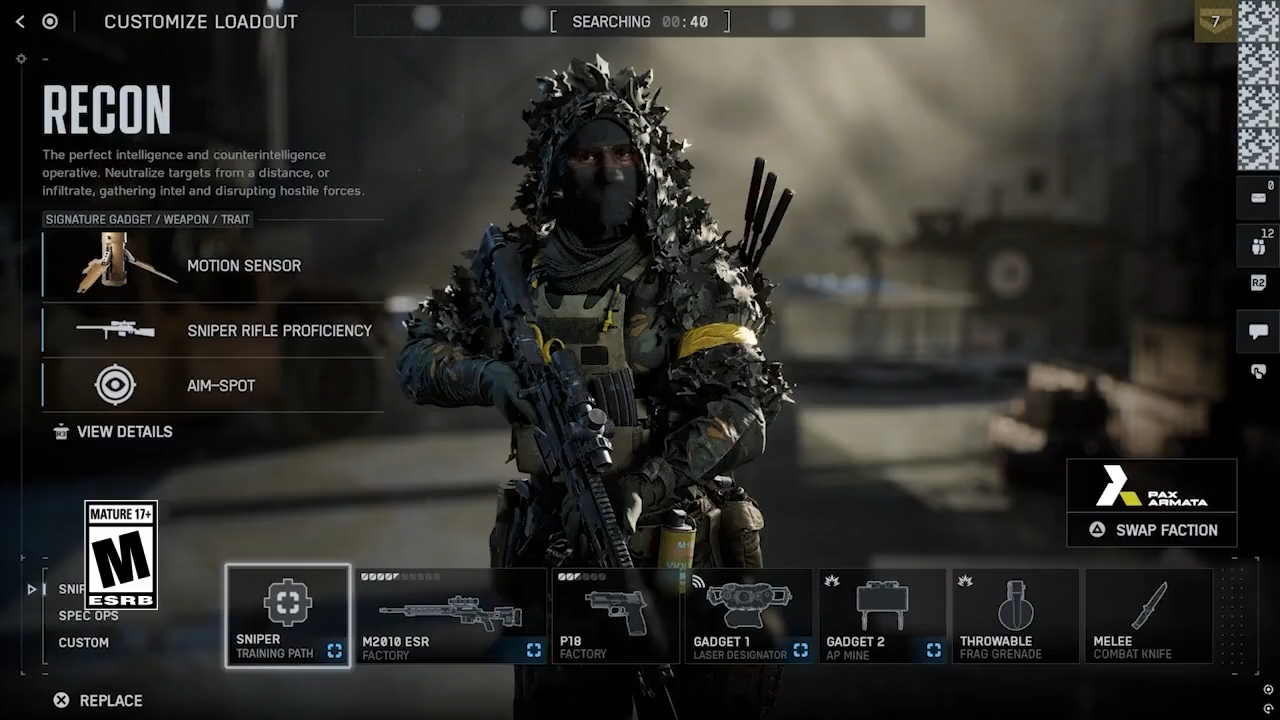Open the mail notifications icon

pos(1258,197)
